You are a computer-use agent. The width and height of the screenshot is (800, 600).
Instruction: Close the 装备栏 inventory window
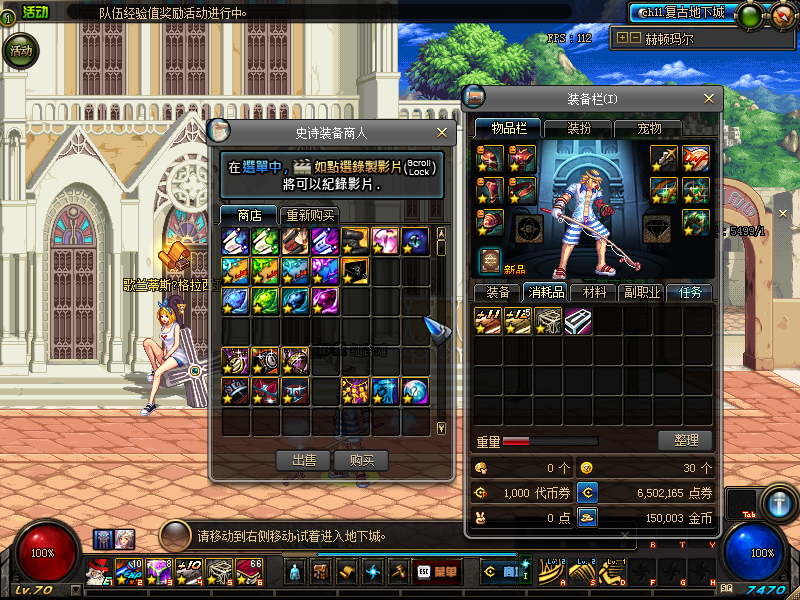(x=710, y=98)
